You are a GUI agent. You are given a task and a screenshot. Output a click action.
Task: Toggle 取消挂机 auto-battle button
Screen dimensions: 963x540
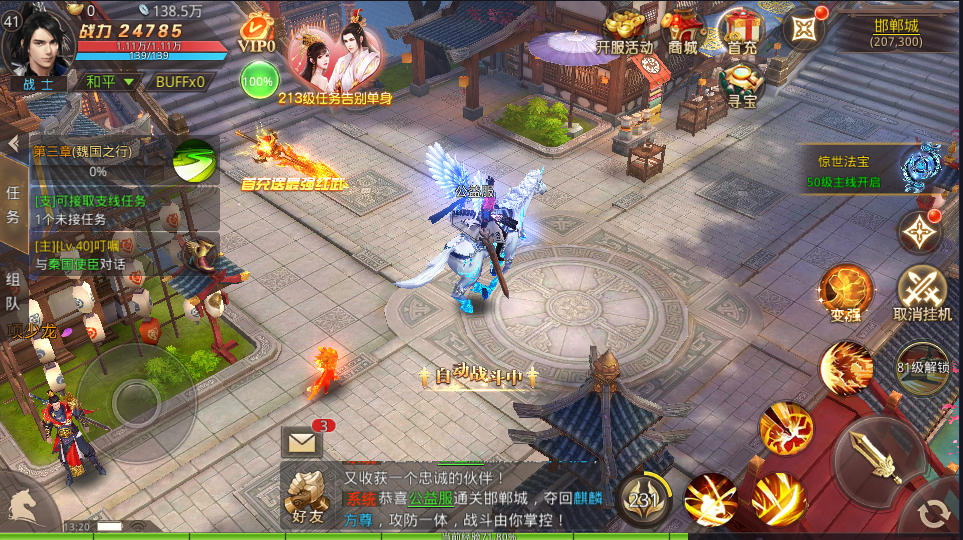point(922,292)
